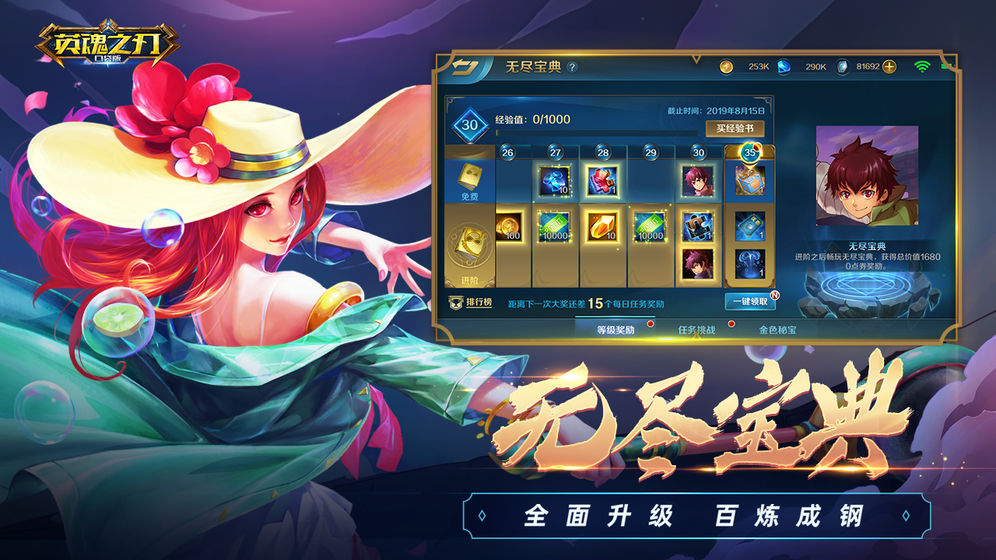Switch to the 等级奖励 tab
The width and height of the screenshot is (996, 560).
pyautogui.click(x=616, y=329)
